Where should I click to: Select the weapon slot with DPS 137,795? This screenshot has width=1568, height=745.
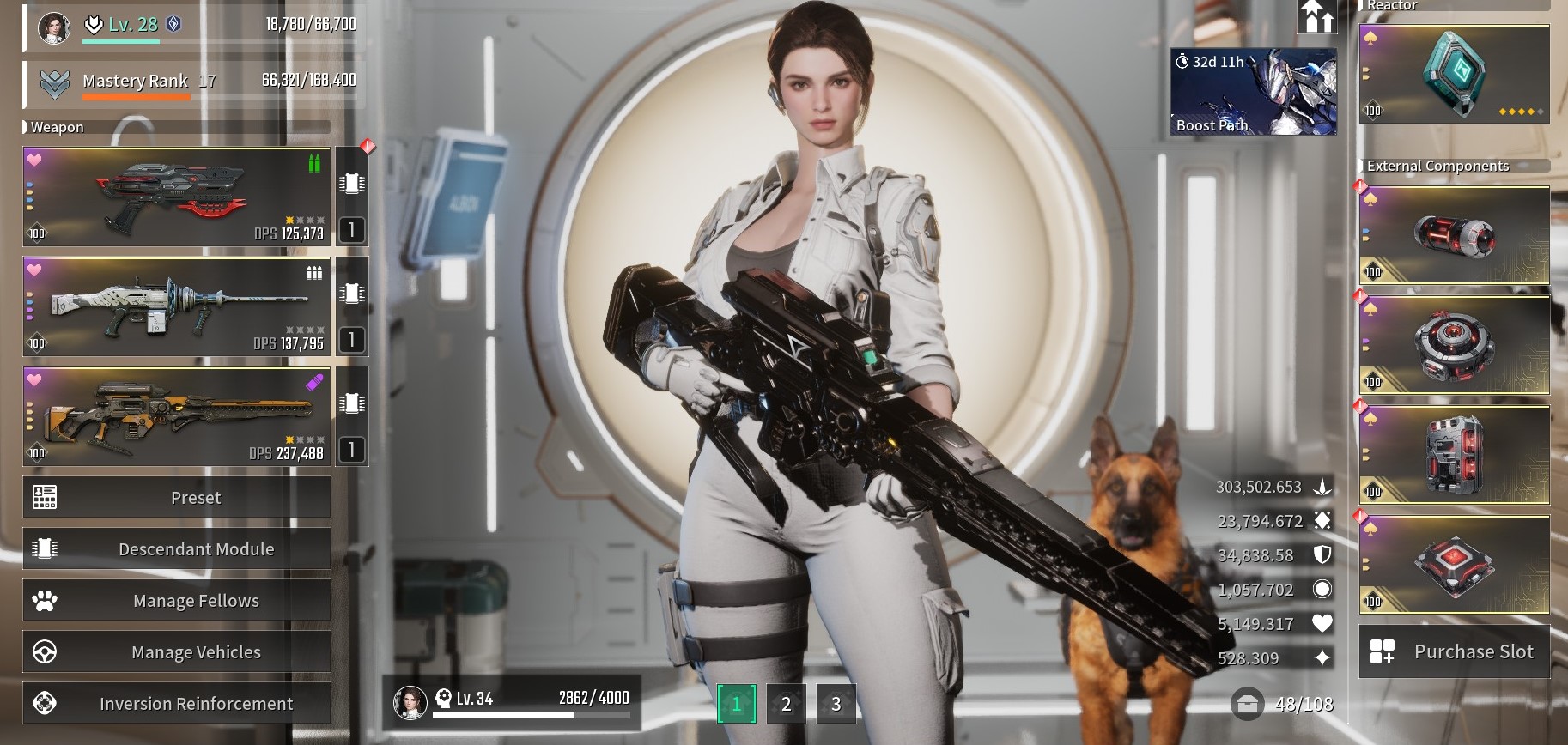[x=177, y=306]
